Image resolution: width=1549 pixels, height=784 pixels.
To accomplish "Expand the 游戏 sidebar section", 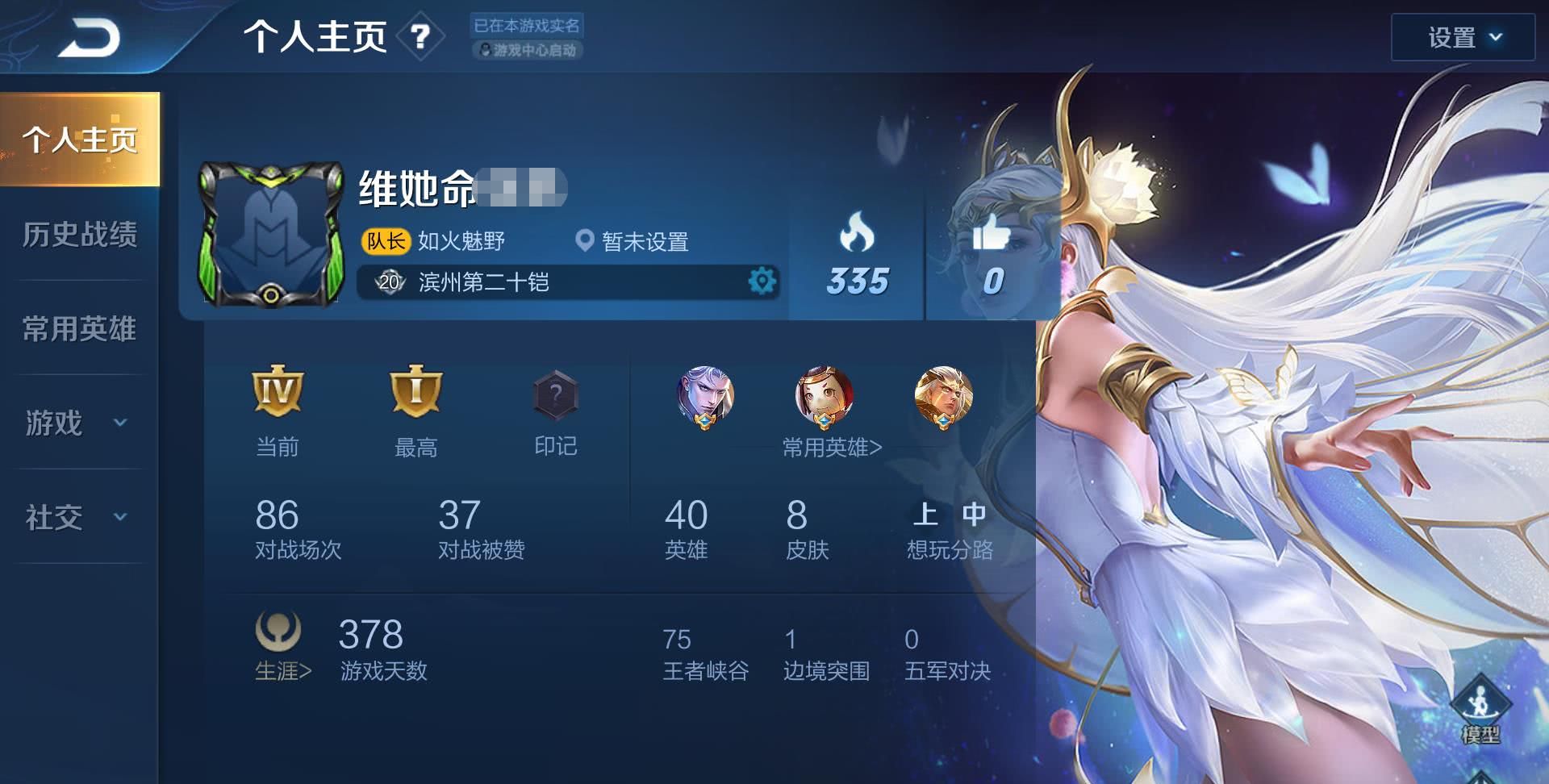I will click(78, 423).
